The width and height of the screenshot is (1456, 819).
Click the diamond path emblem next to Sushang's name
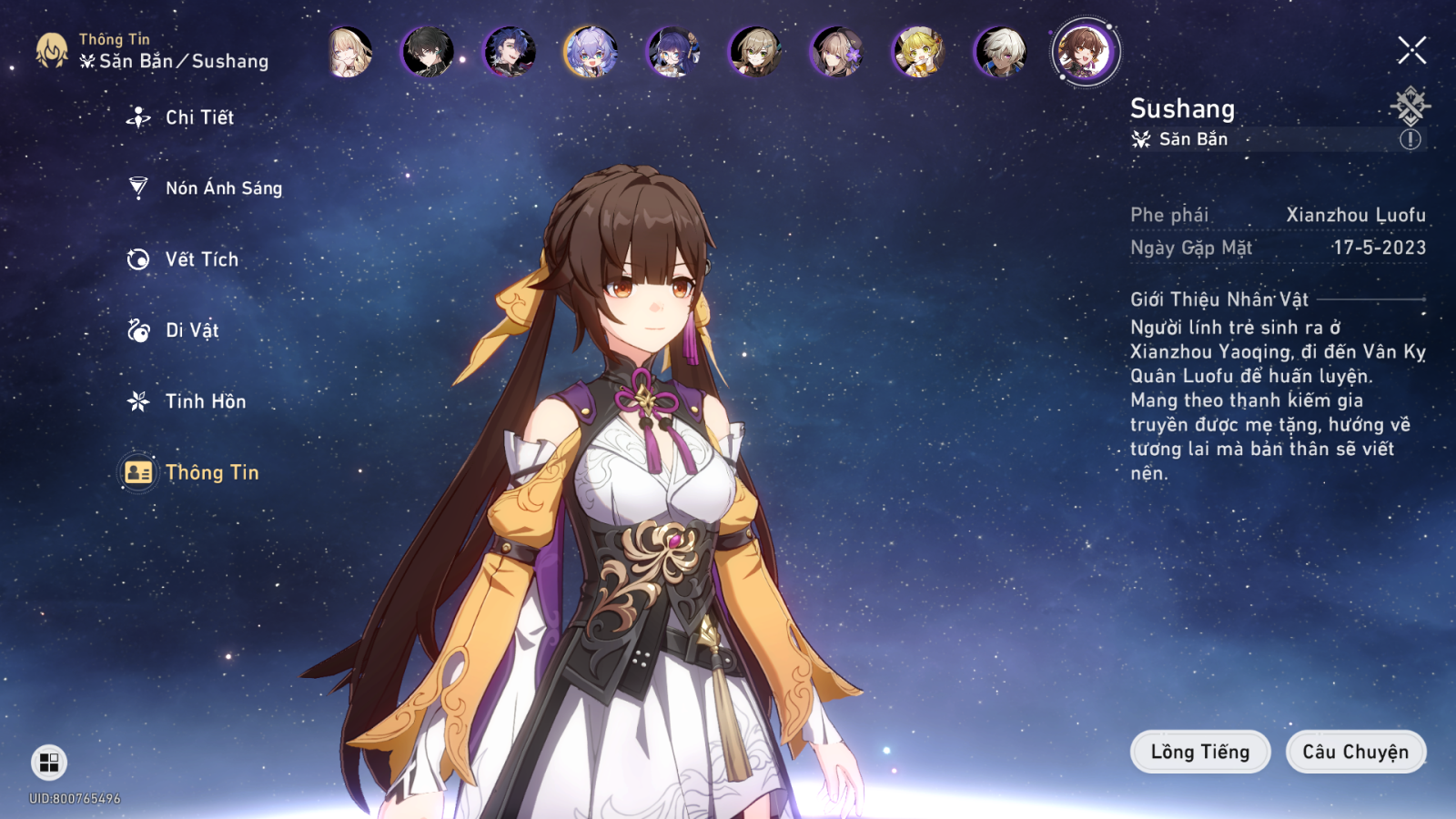(1410, 106)
